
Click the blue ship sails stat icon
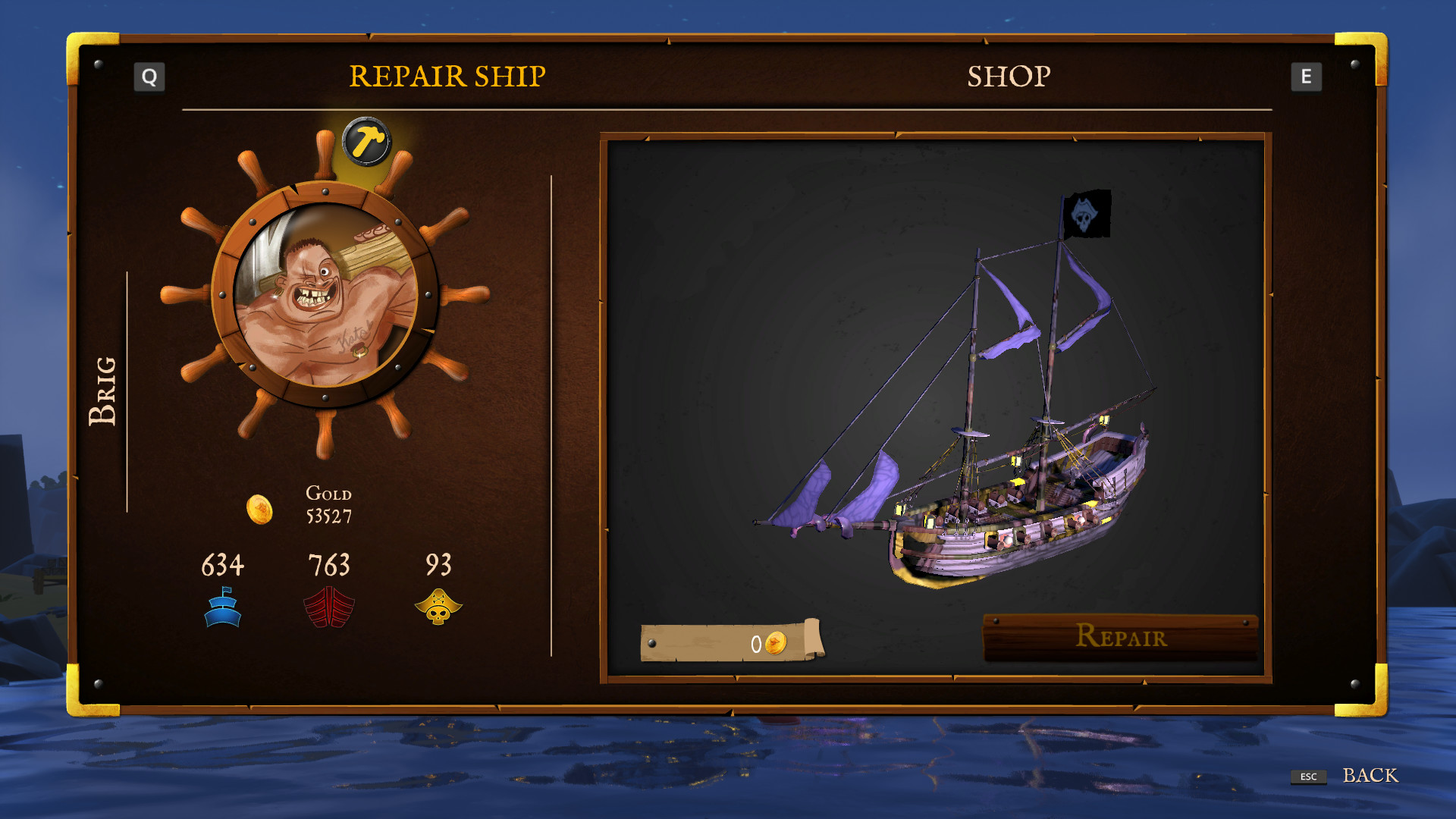point(223,607)
